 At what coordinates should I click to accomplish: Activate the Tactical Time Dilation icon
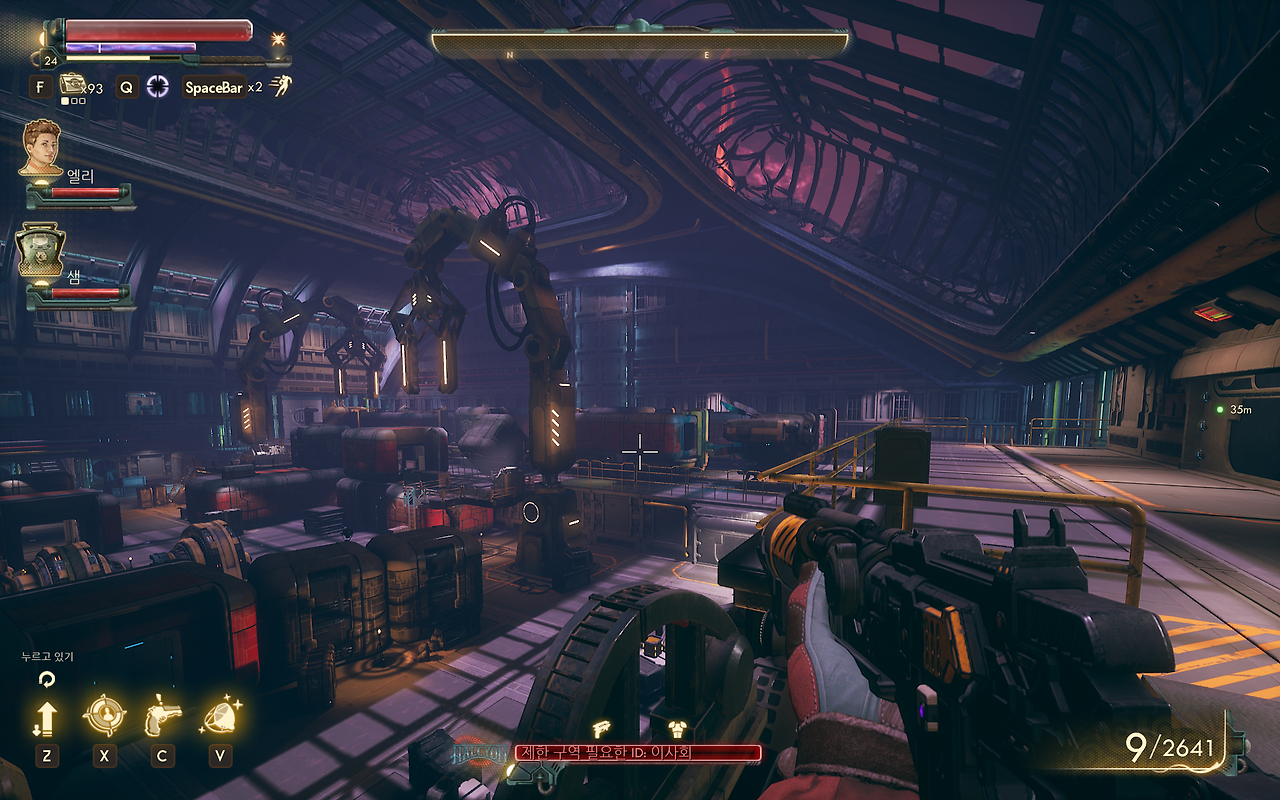pyautogui.click(x=157, y=87)
